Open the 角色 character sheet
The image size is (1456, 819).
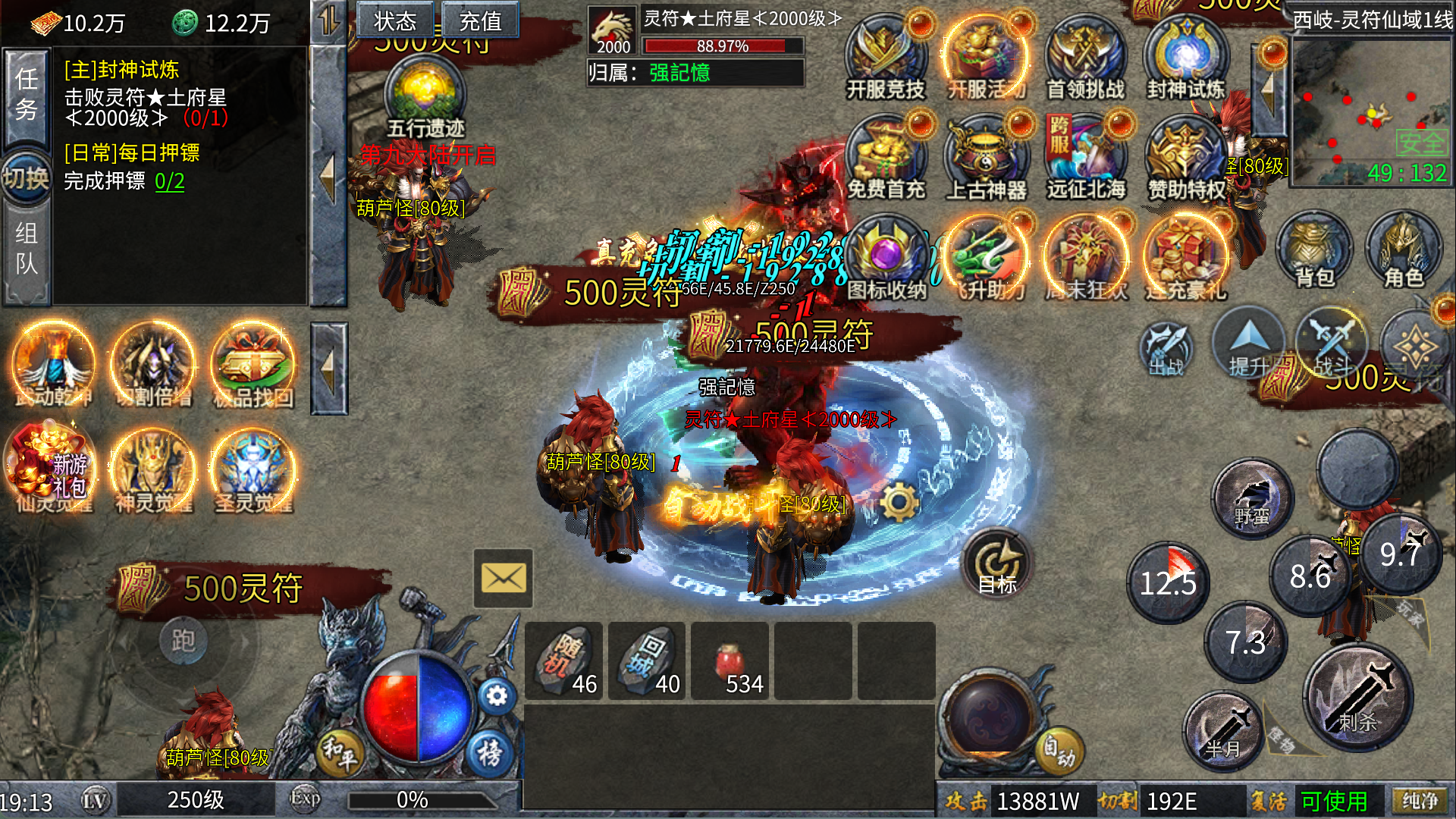pyautogui.click(x=1404, y=251)
